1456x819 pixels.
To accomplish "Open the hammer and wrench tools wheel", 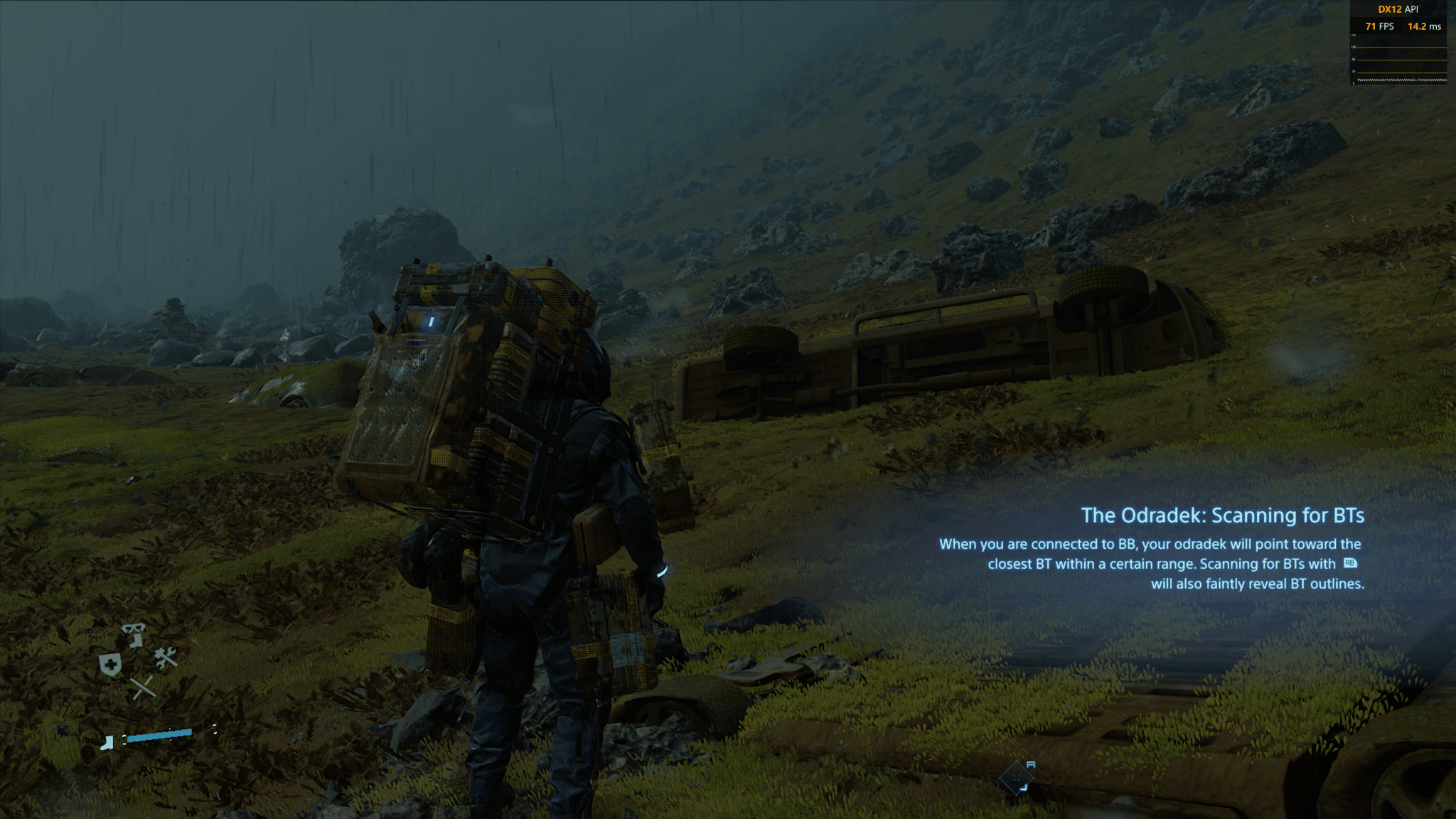I will click(166, 658).
